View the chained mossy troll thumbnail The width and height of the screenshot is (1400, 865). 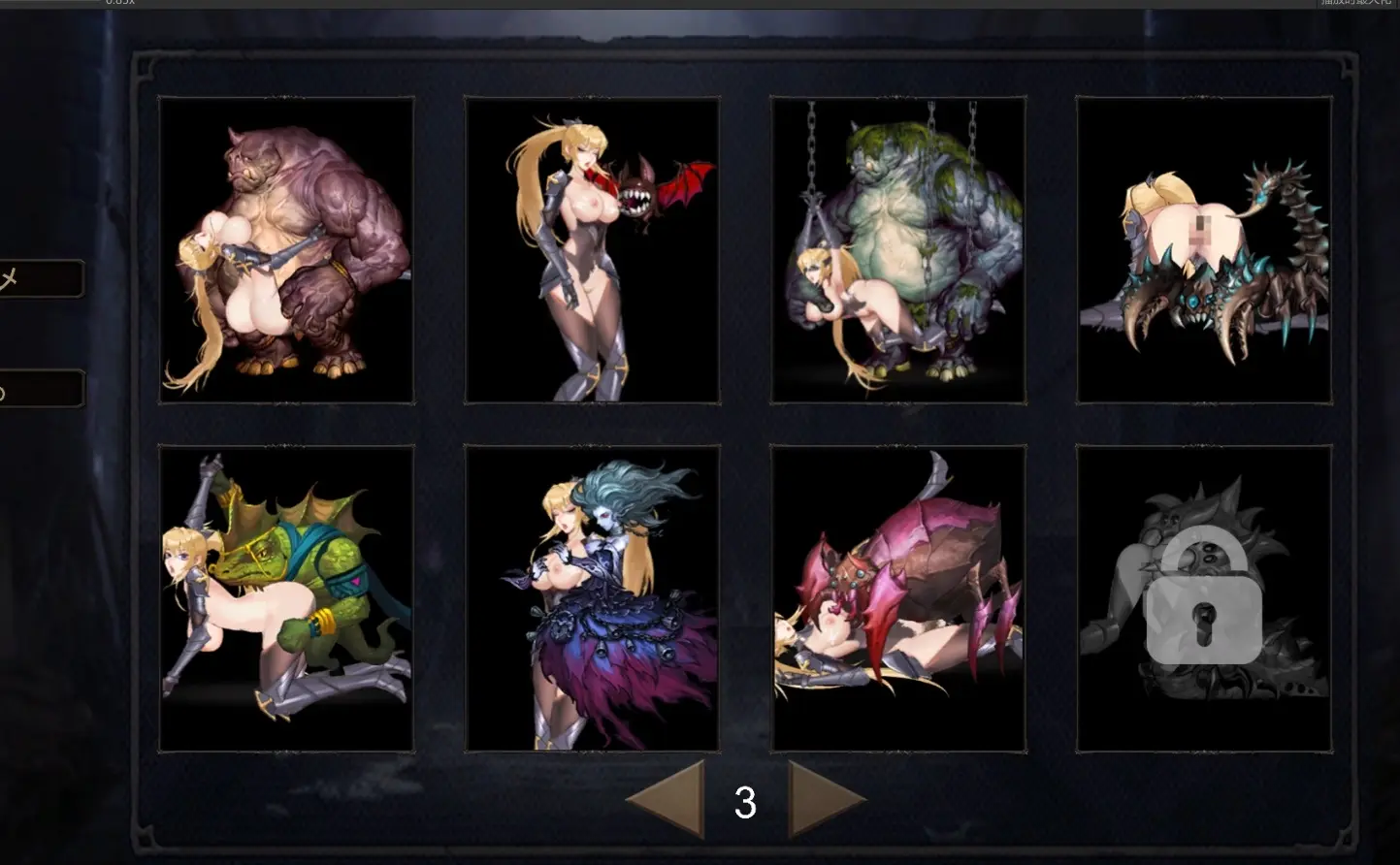(x=897, y=249)
